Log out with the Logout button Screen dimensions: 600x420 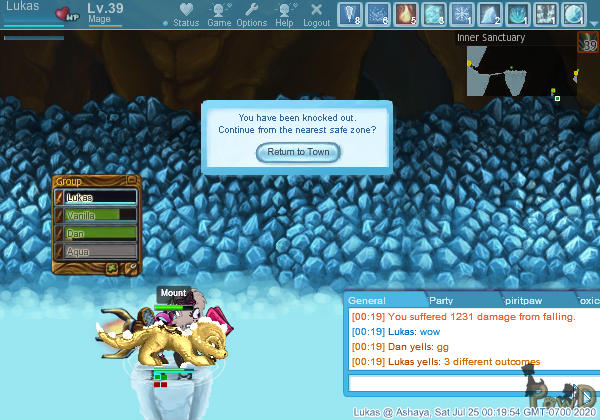pyautogui.click(x=316, y=14)
